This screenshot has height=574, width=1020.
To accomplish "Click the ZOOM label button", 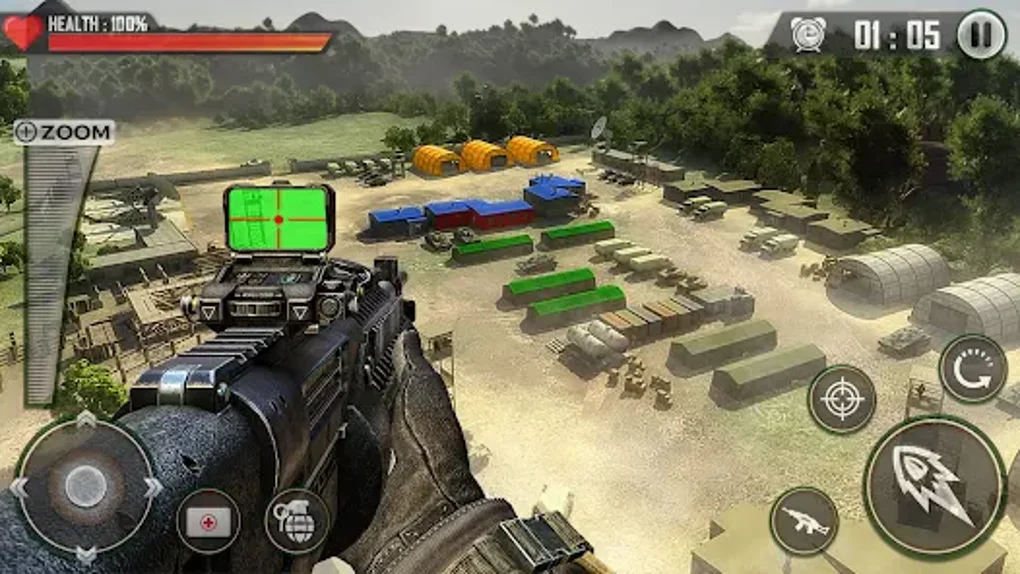I will 64,132.
